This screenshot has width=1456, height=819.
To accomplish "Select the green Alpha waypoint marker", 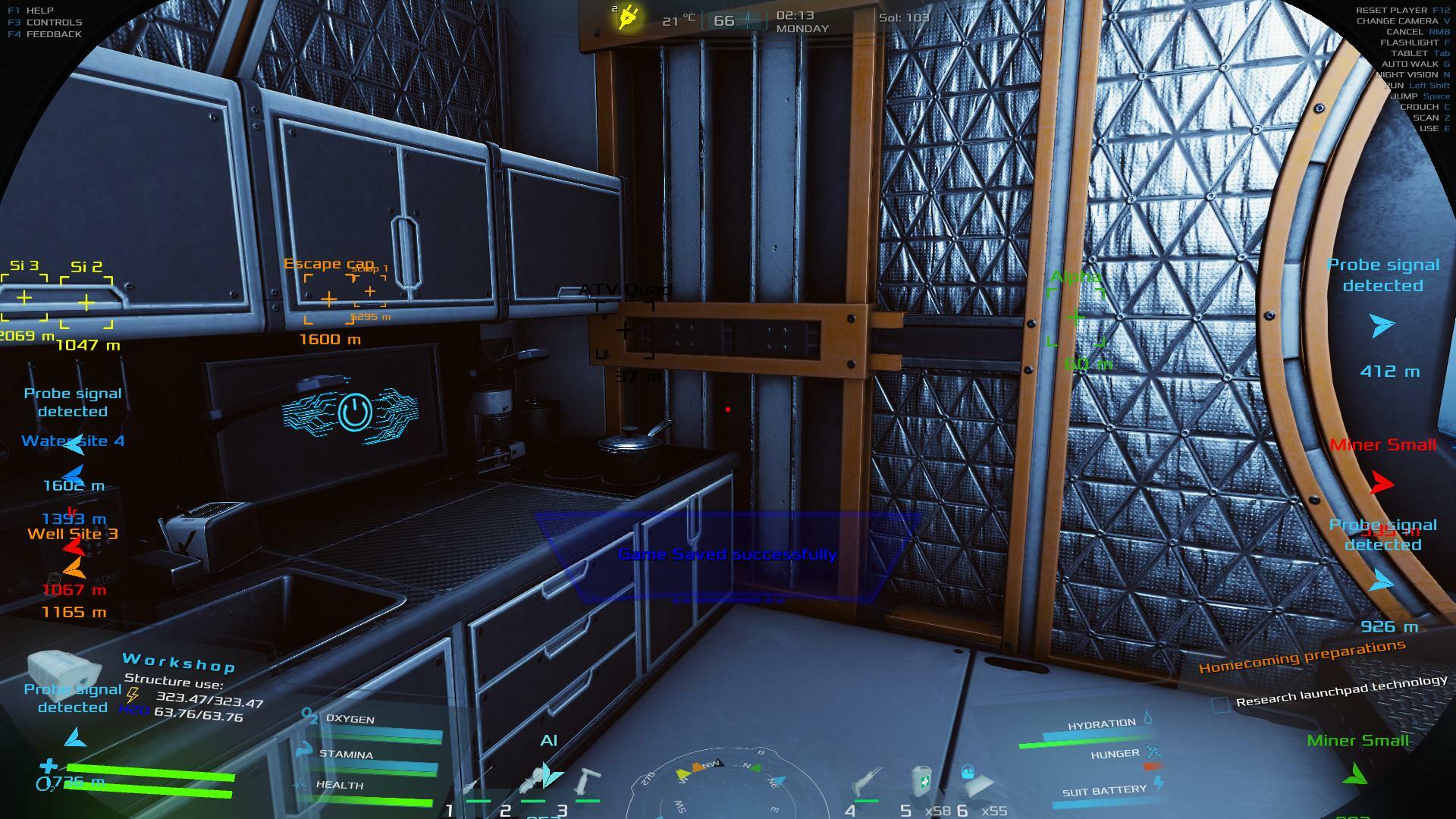I will point(1075,318).
